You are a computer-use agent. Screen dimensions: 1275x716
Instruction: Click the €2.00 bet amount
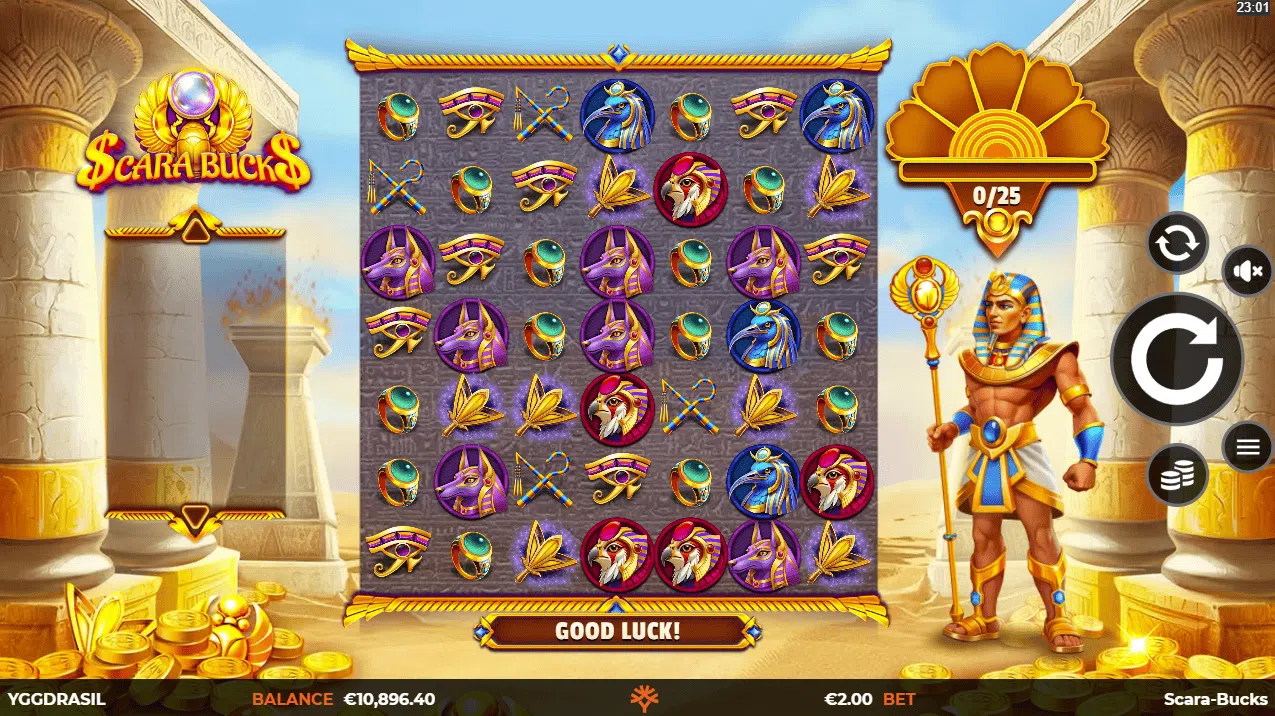pos(848,699)
